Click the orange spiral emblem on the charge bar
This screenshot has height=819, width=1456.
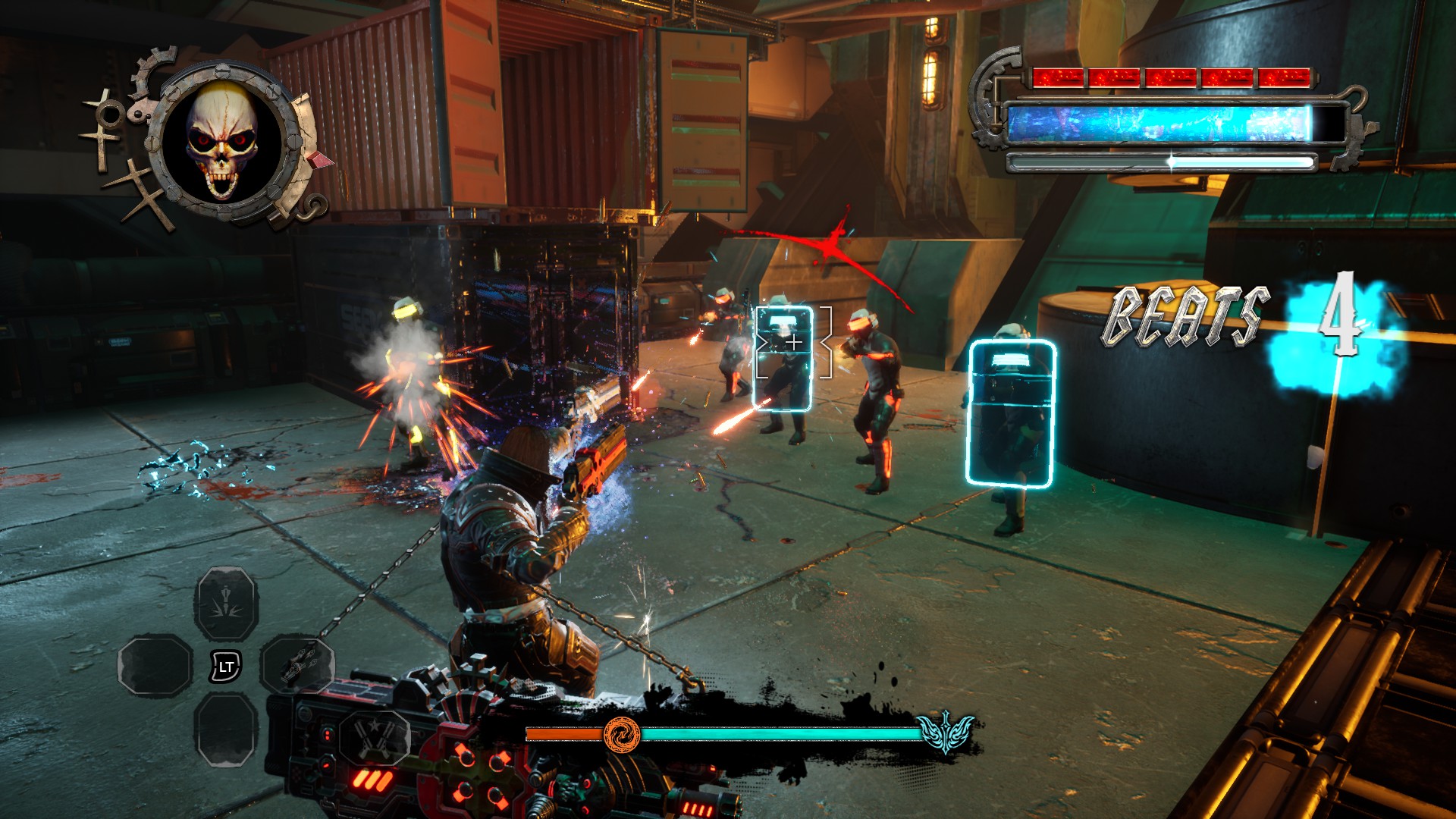coord(623,736)
